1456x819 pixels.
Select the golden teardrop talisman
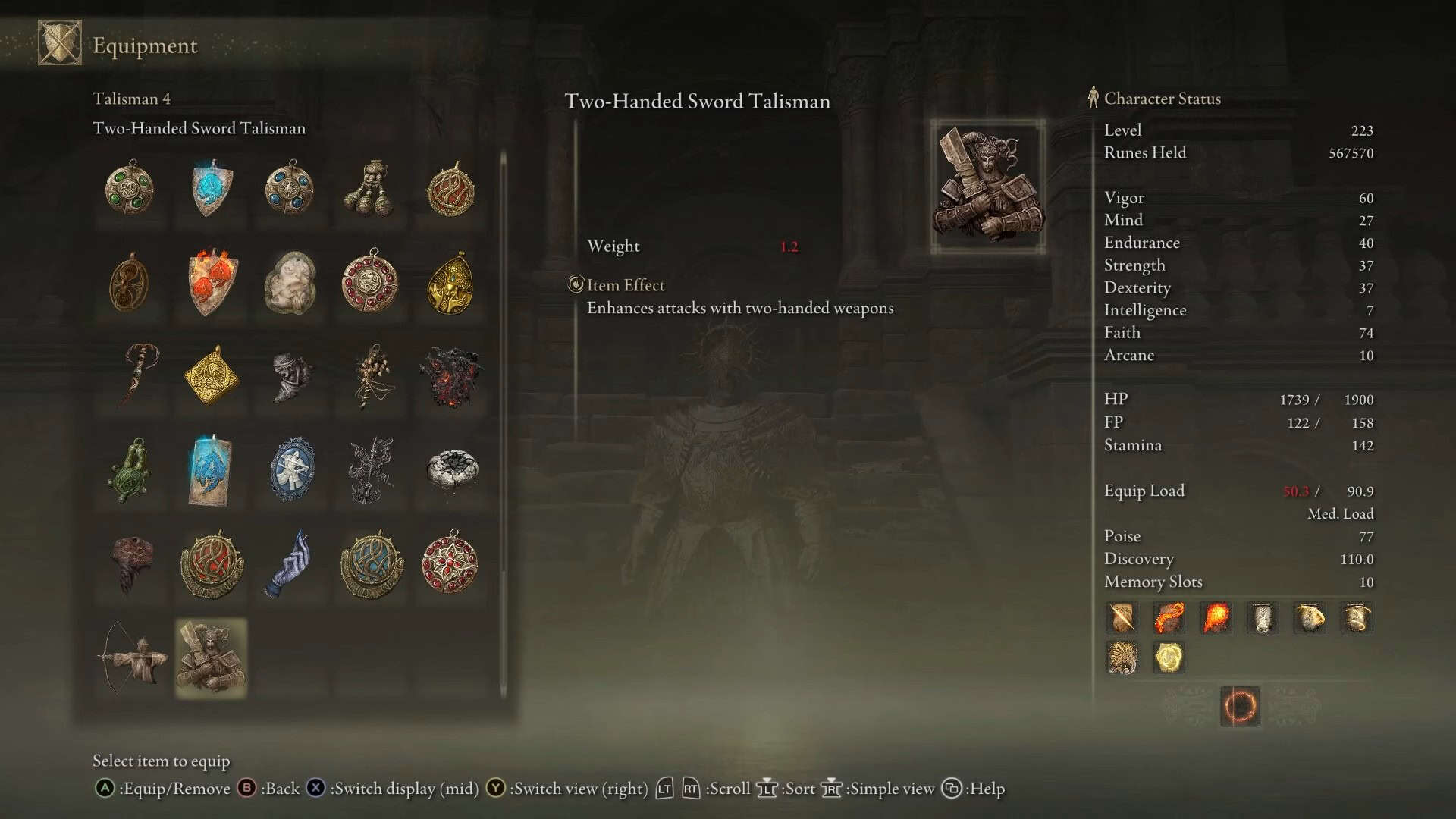(450, 282)
